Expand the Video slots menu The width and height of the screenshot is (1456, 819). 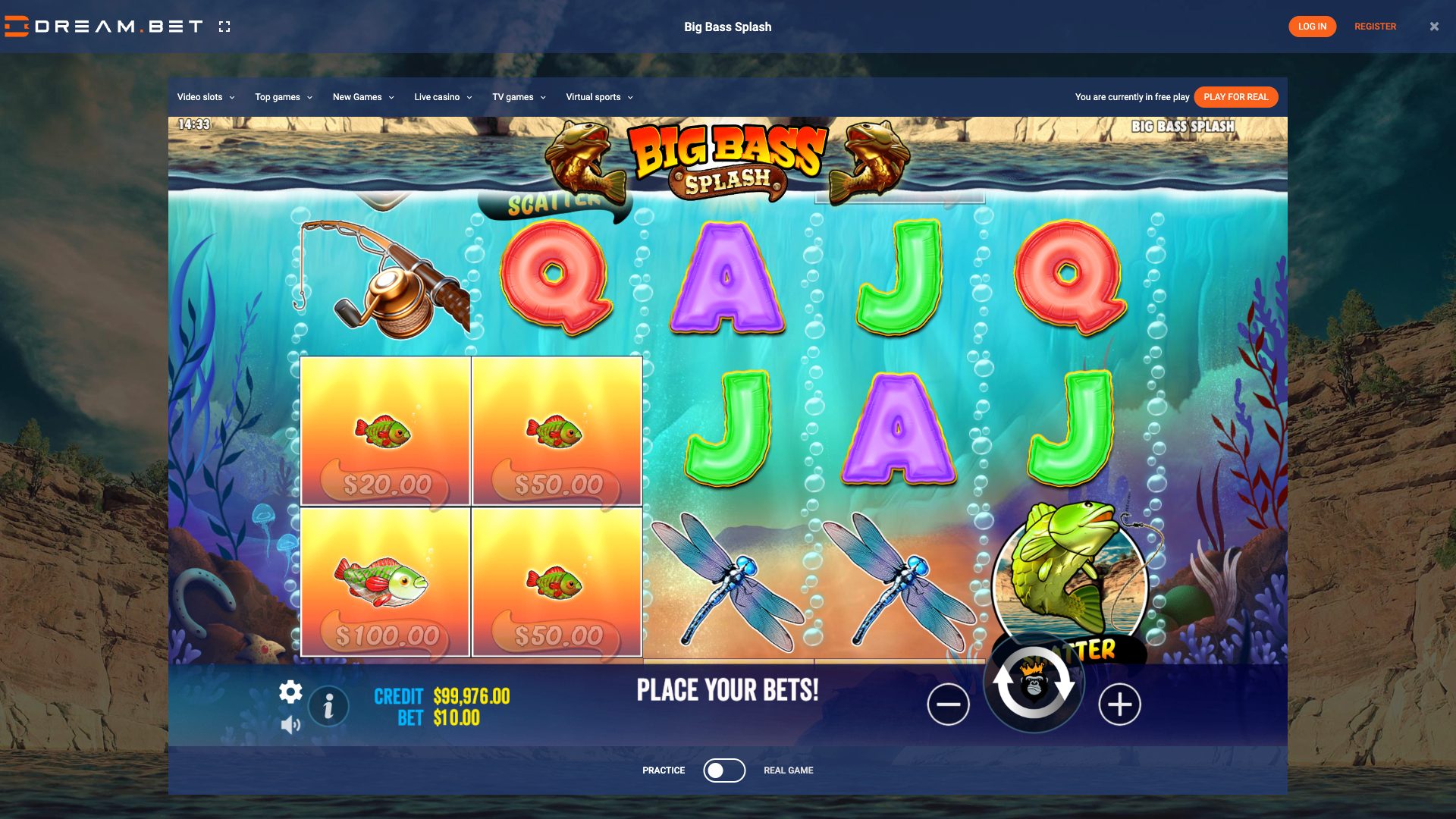click(205, 97)
